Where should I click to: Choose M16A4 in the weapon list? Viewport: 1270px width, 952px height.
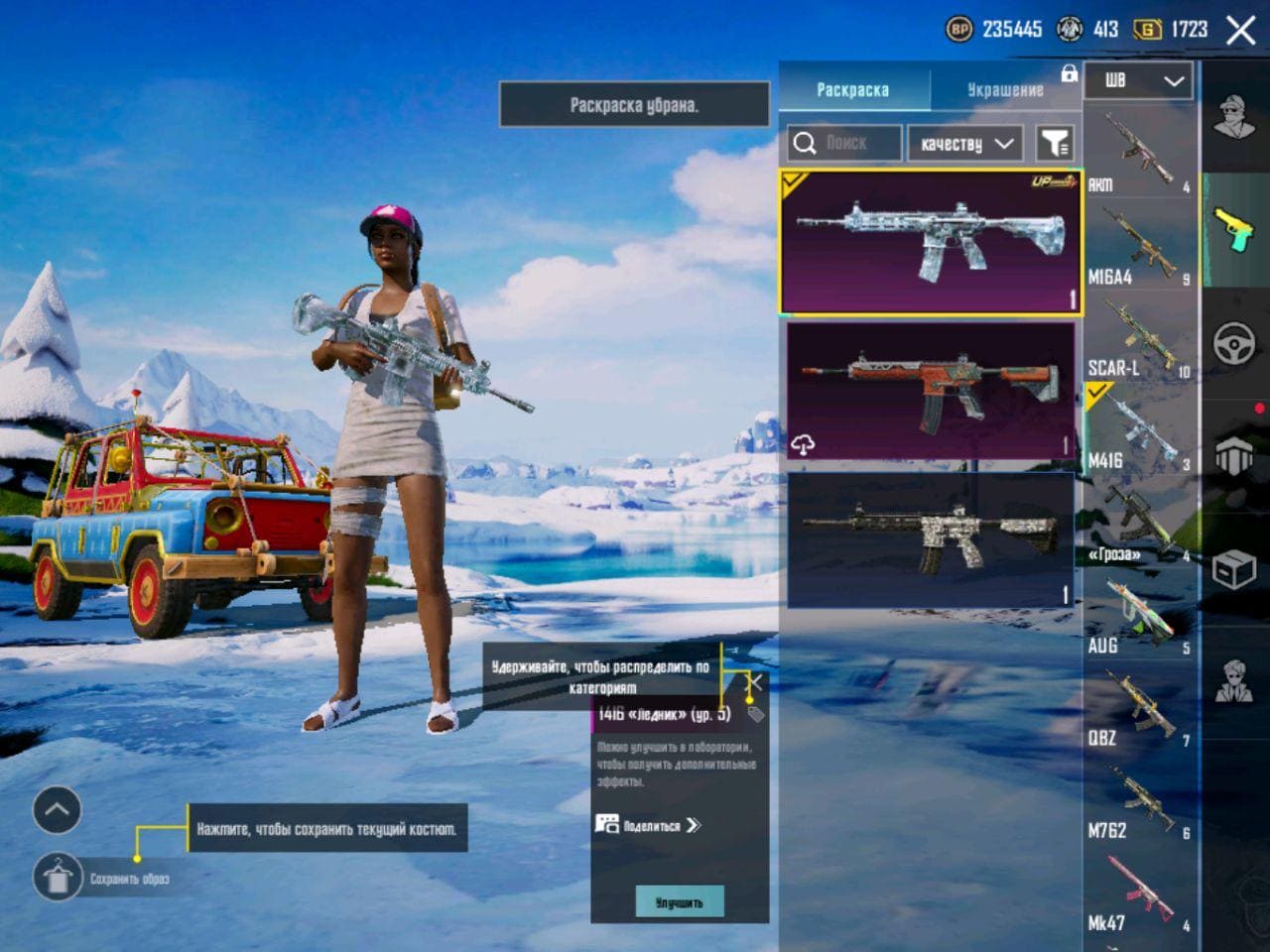click(x=1137, y=246)
